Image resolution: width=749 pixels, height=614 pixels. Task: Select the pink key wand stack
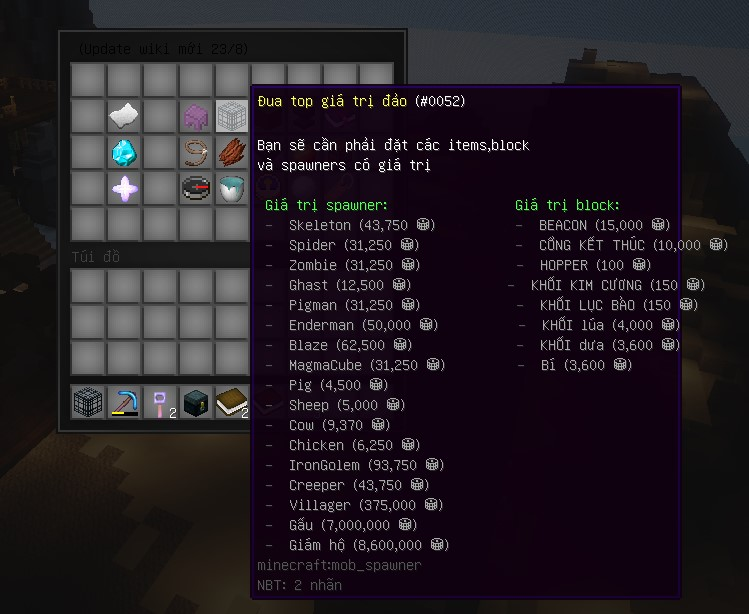point(160,402)
